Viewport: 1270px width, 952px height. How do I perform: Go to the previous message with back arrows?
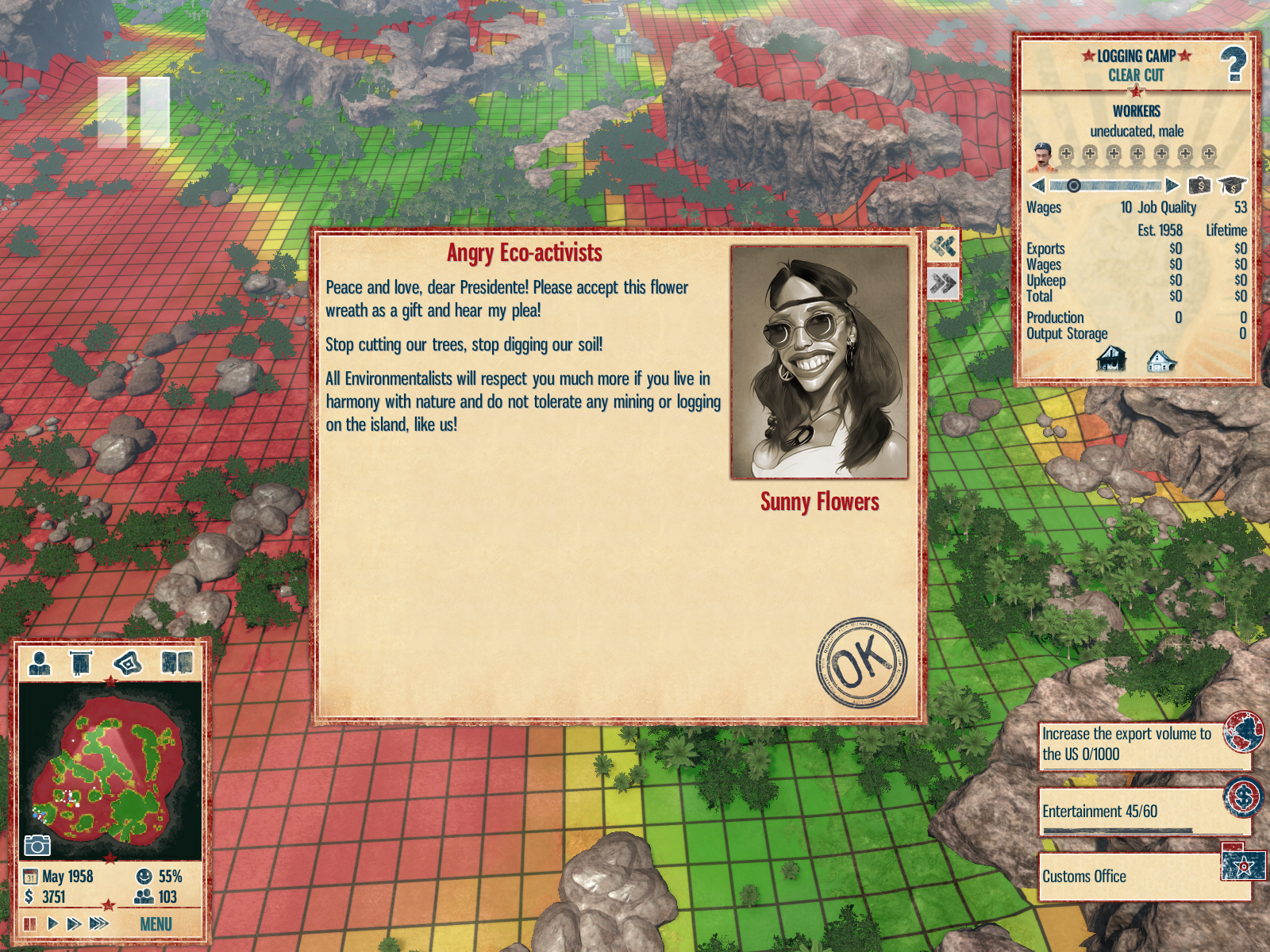pos(943,247)
